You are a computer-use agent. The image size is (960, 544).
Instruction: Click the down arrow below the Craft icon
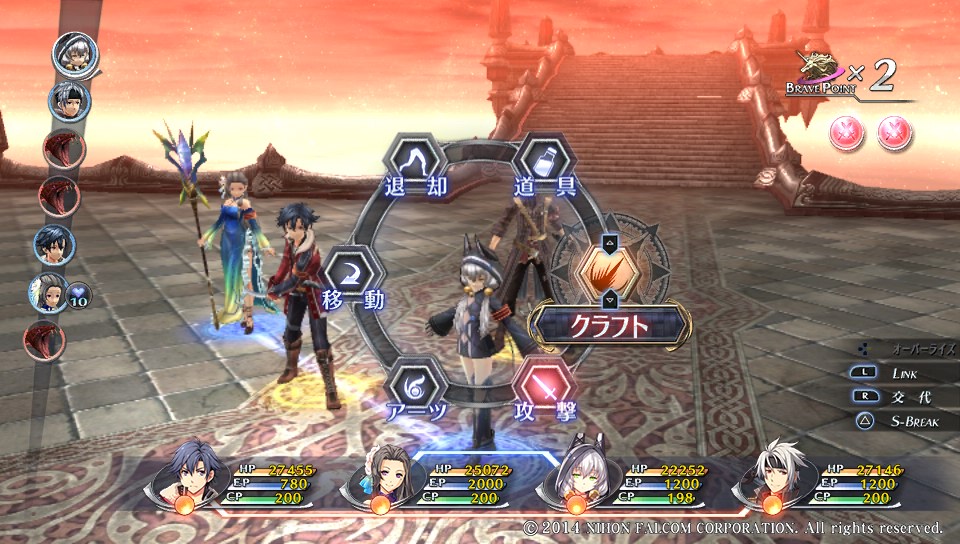click(x=609, y=299)
